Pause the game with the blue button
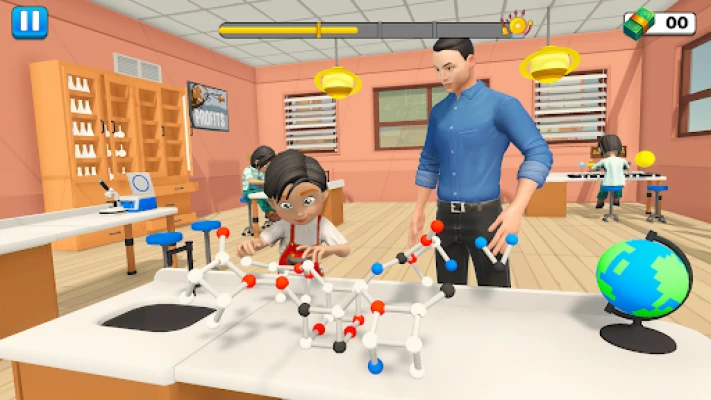Screen dimensions: 711x400 [x=30, y=22]
